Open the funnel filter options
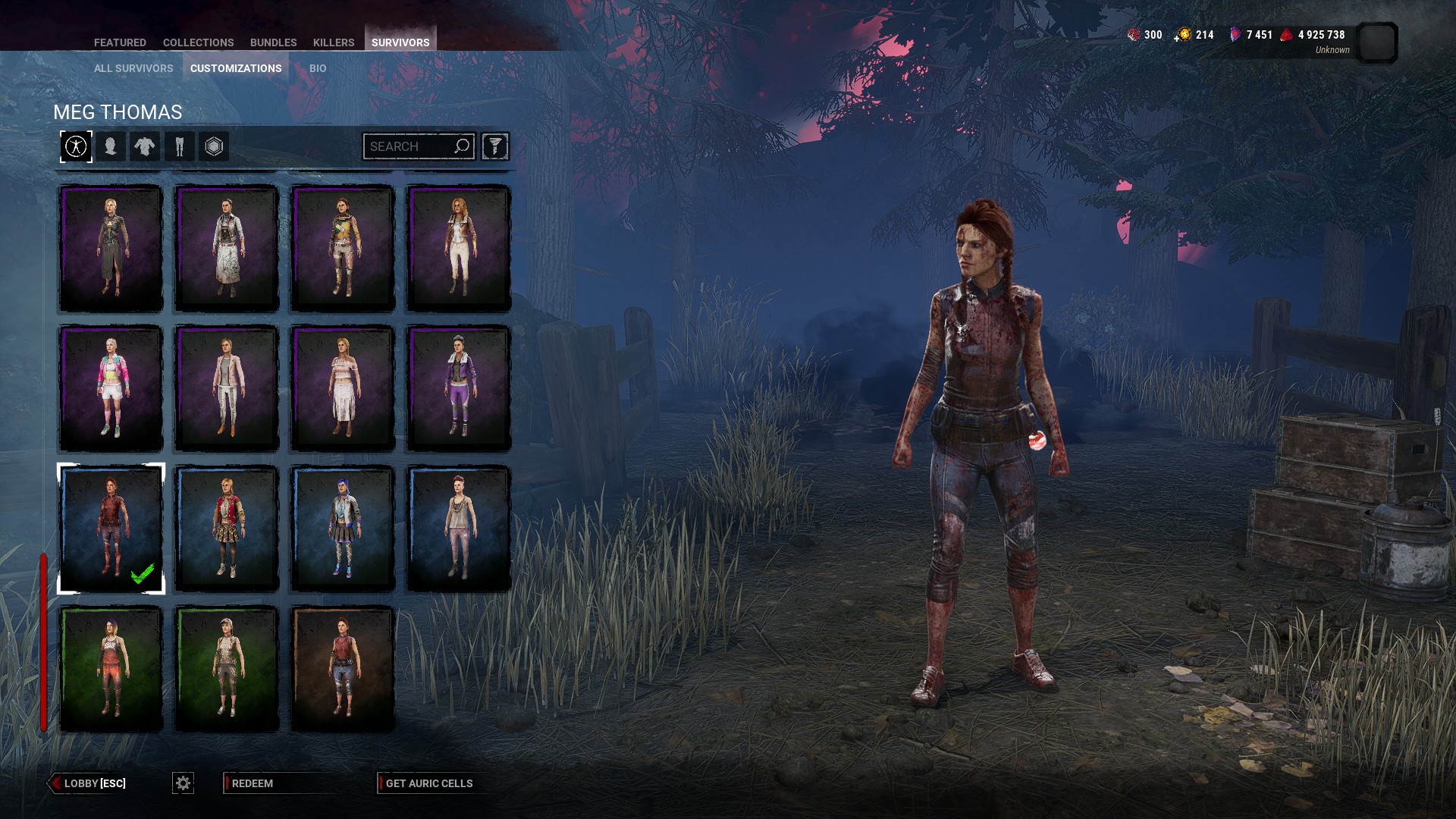 [x=494, y=146]
